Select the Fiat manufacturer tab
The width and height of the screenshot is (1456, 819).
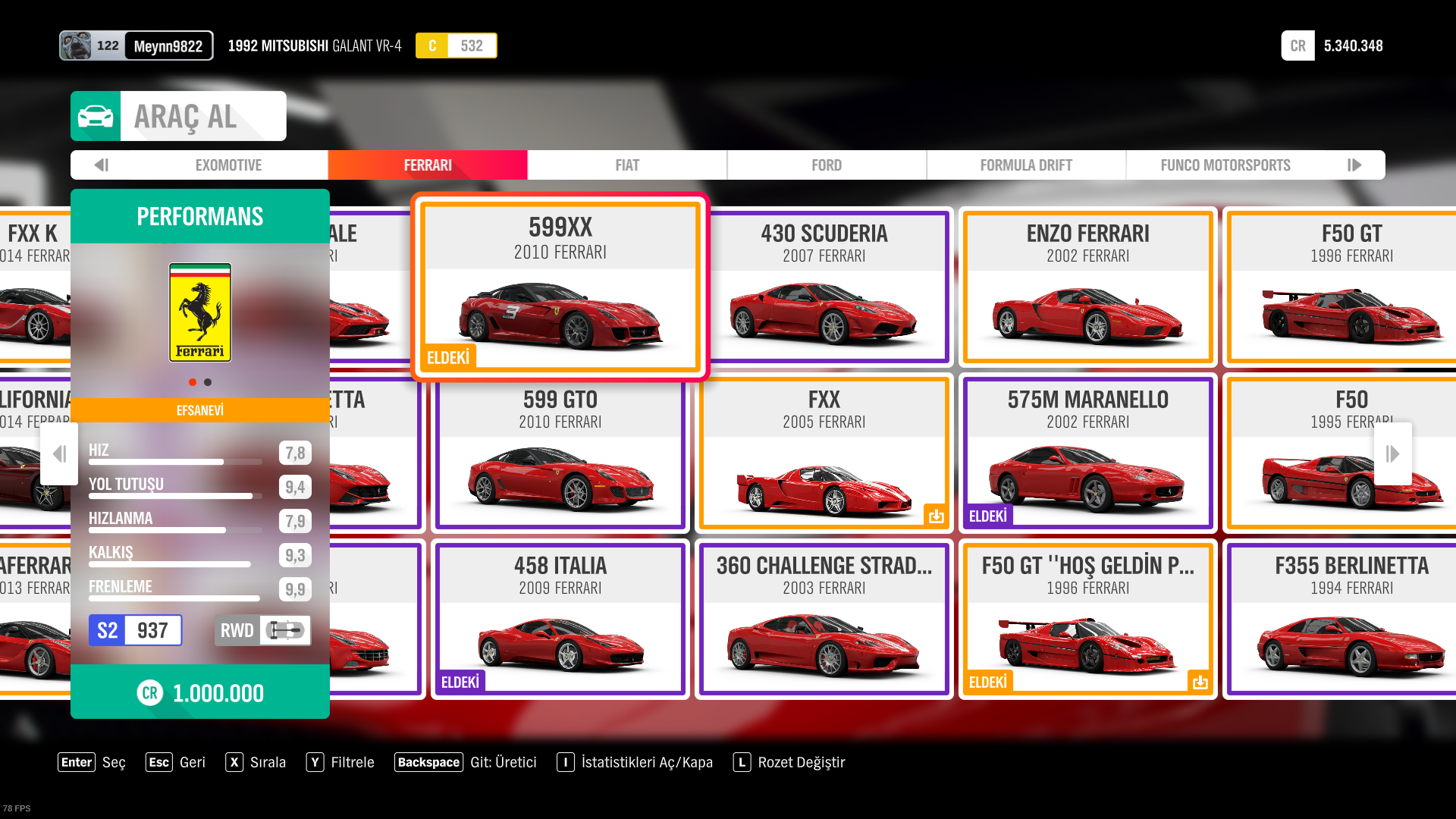click(627, 165)
